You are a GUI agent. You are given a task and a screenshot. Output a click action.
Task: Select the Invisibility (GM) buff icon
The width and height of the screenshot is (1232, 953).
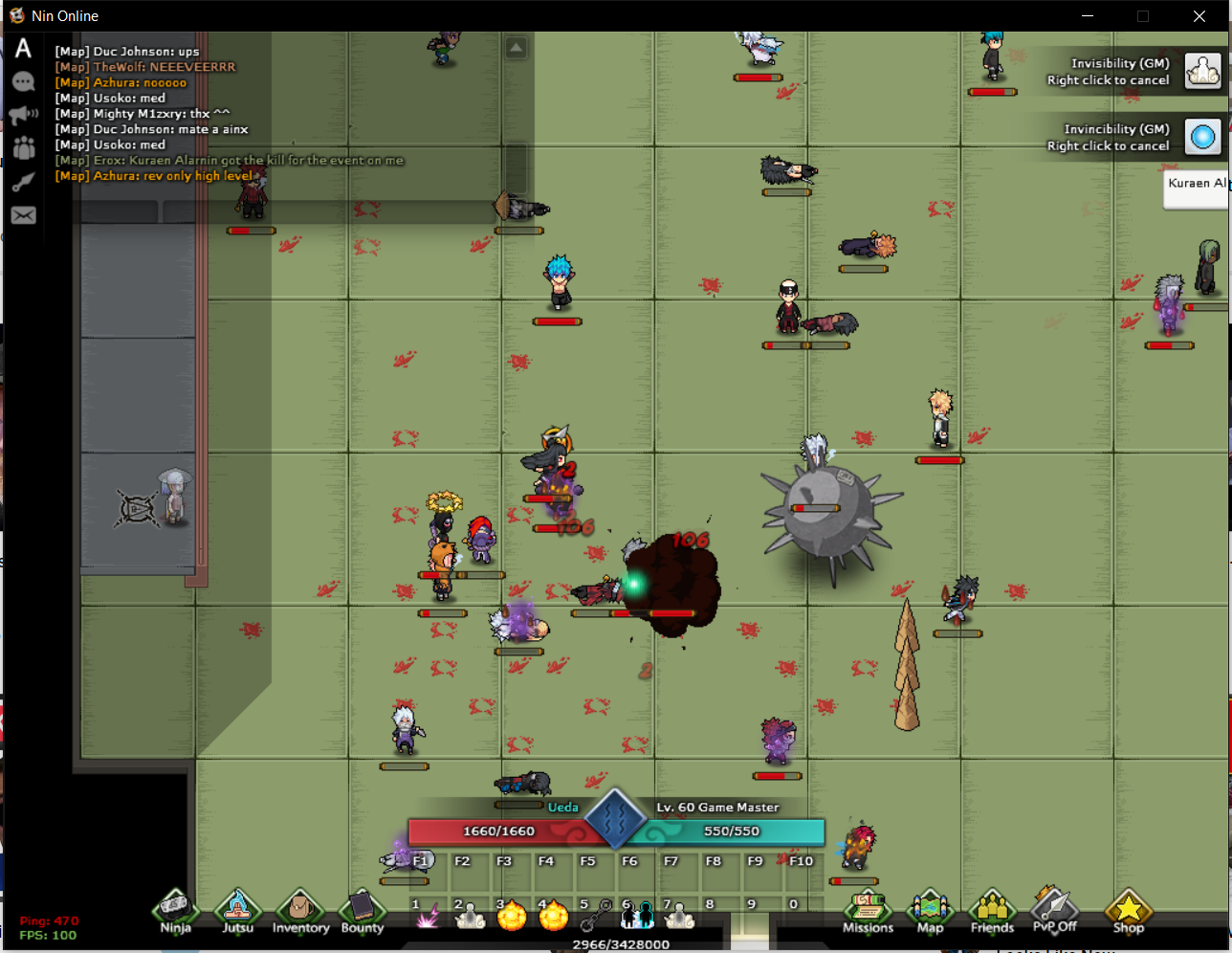click(x=1203, y=71)
